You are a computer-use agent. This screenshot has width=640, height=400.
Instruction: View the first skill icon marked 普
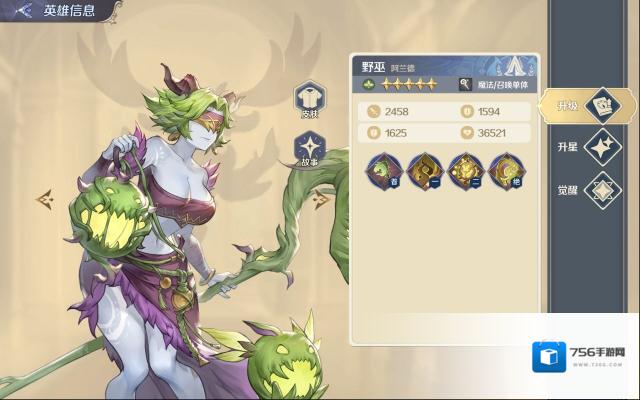click(x=382, y=171)
